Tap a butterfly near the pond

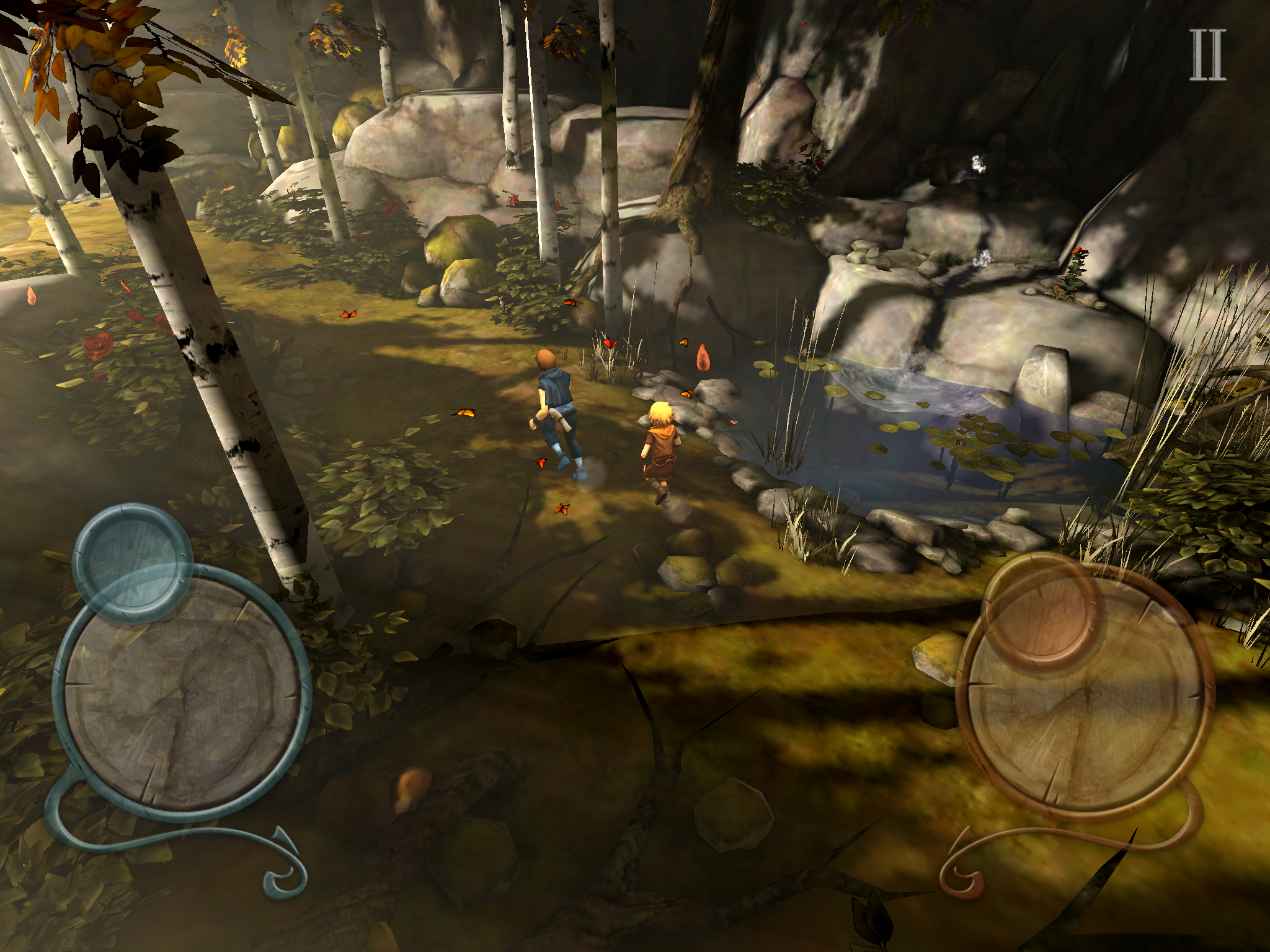tap(687, 394)
